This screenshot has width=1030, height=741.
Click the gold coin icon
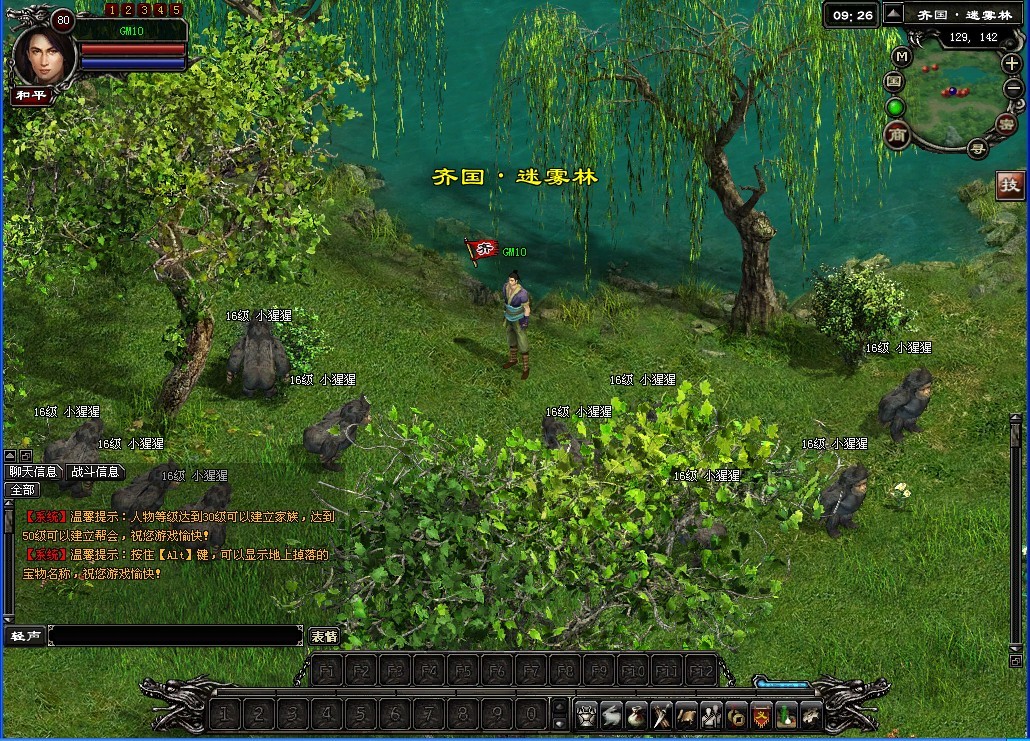[736, 714]
